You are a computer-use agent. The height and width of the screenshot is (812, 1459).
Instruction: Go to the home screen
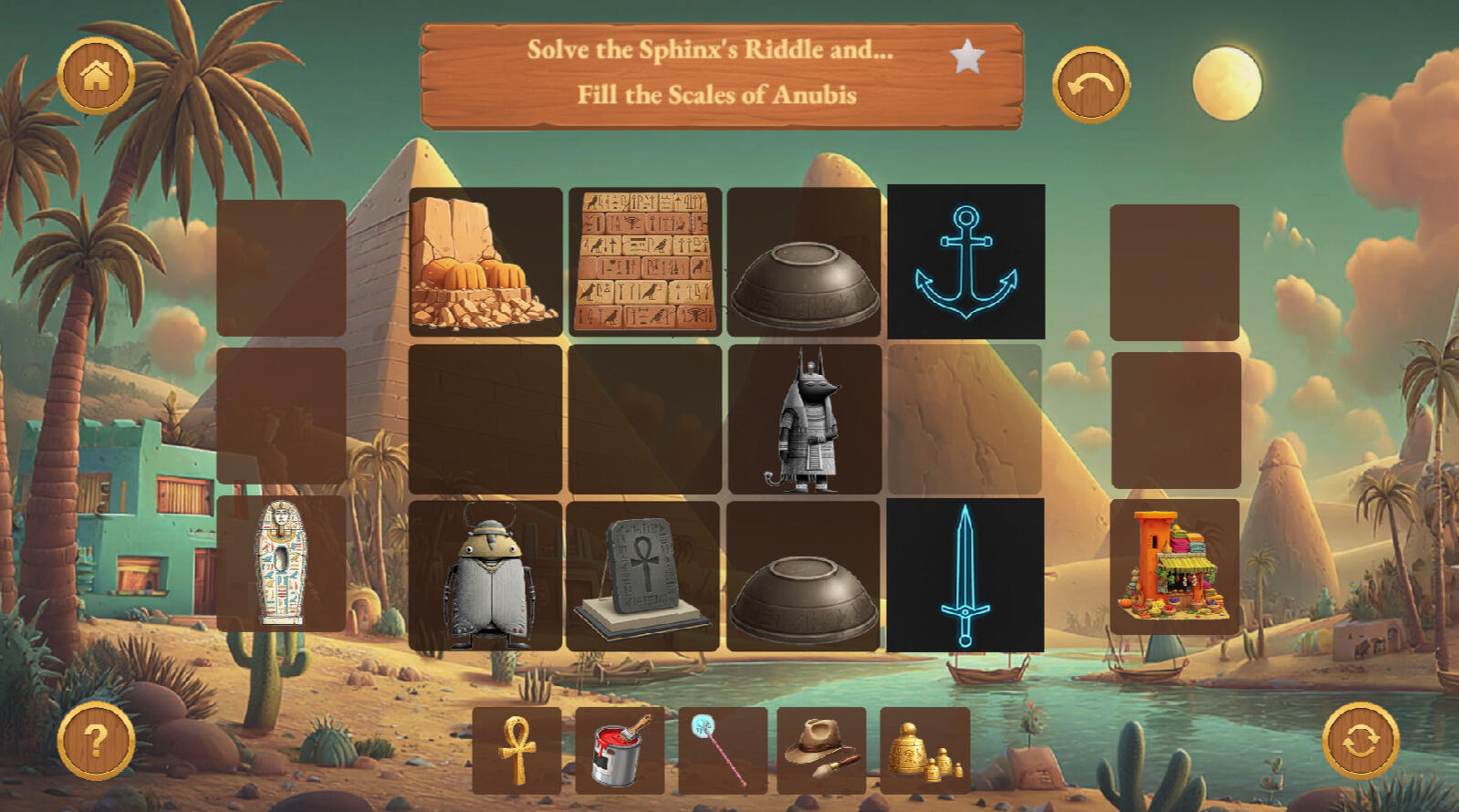96,76
